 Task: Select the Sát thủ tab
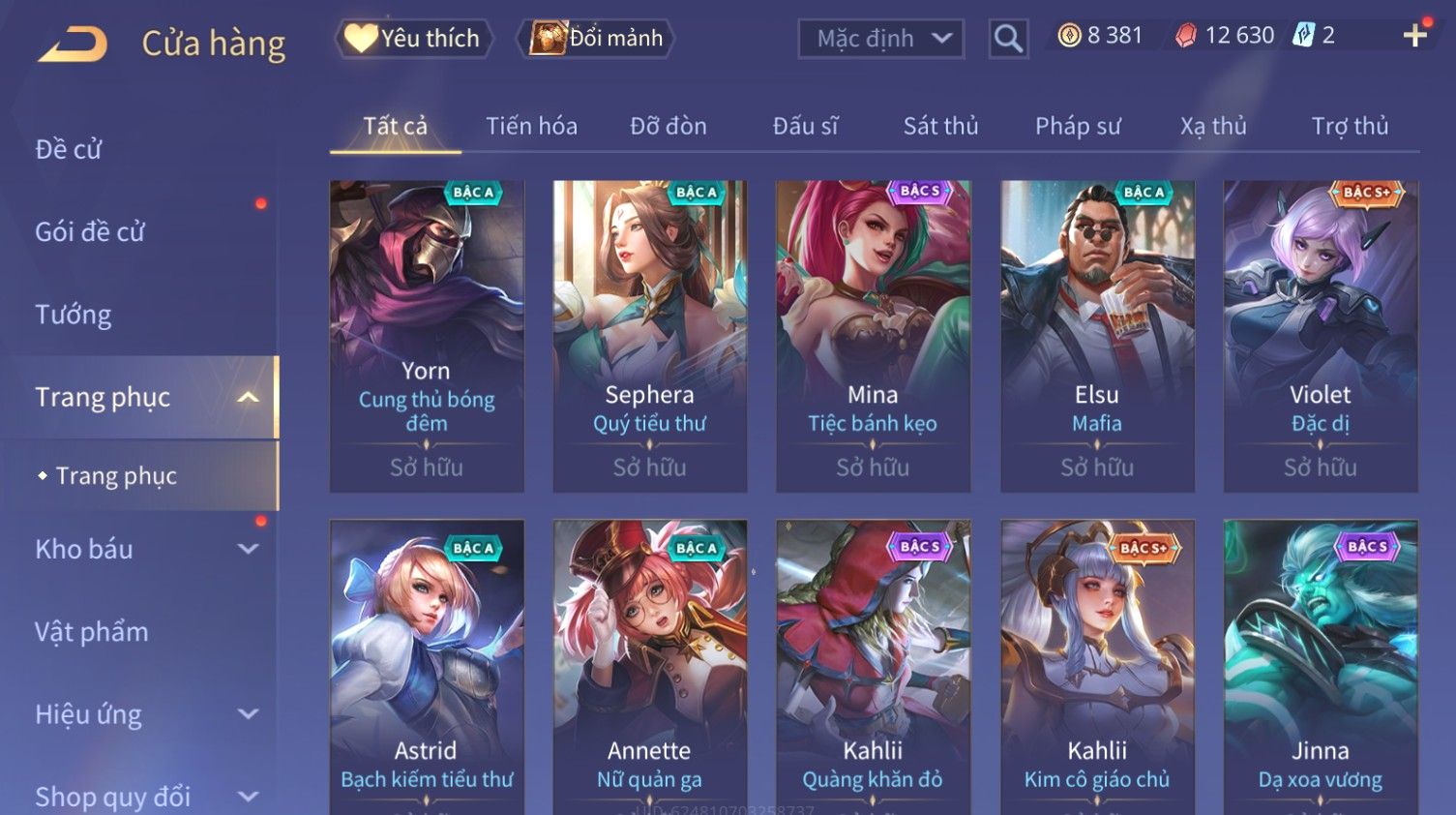[940, 126]
